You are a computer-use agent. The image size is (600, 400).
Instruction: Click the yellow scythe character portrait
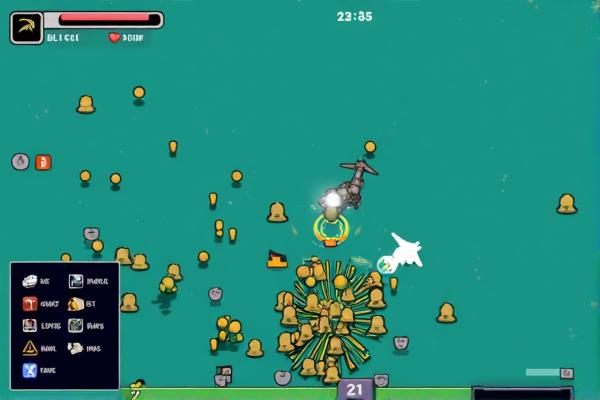click(27, 27)
